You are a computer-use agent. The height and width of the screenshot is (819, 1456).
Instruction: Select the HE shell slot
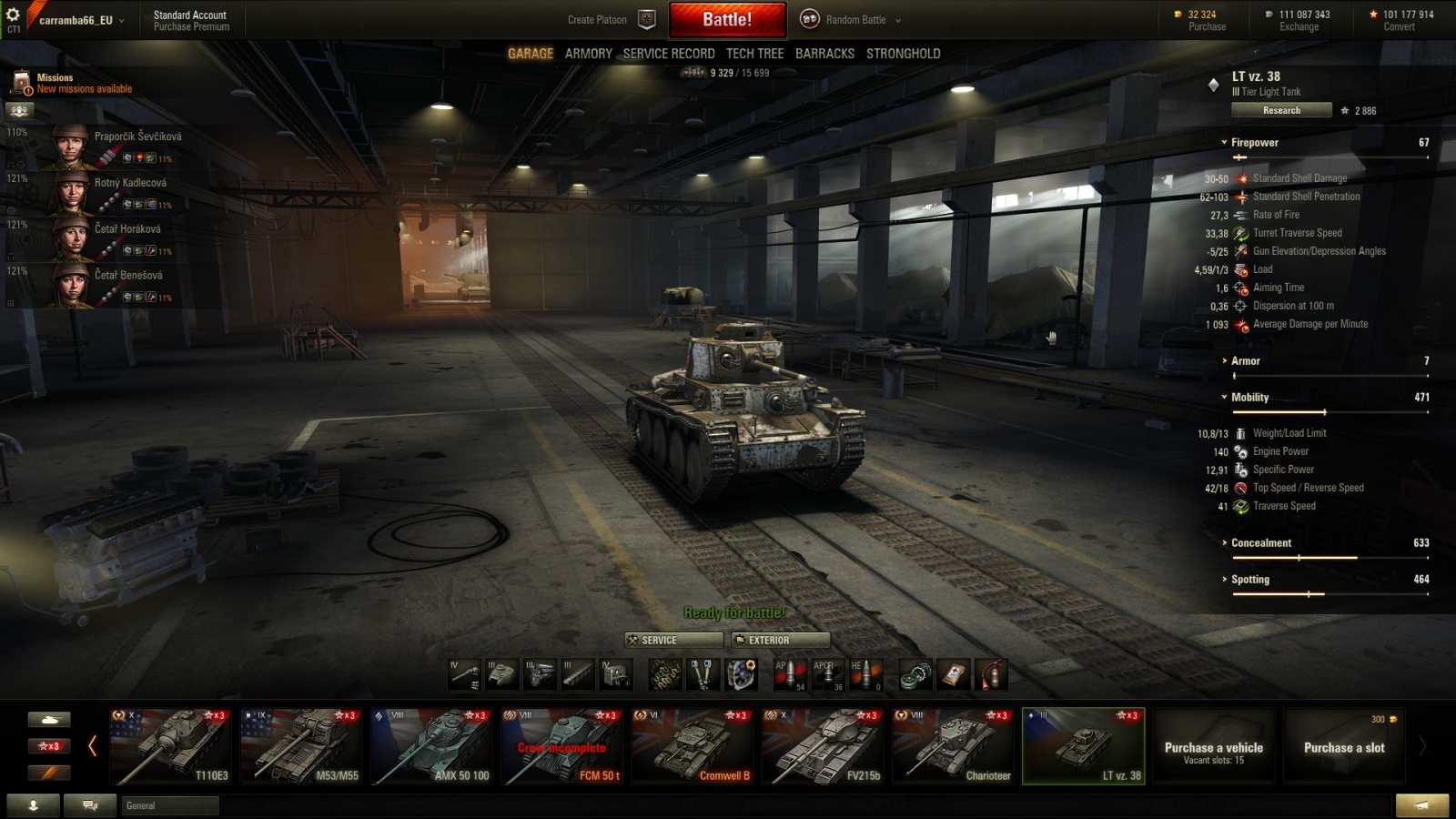coord(865,674)
